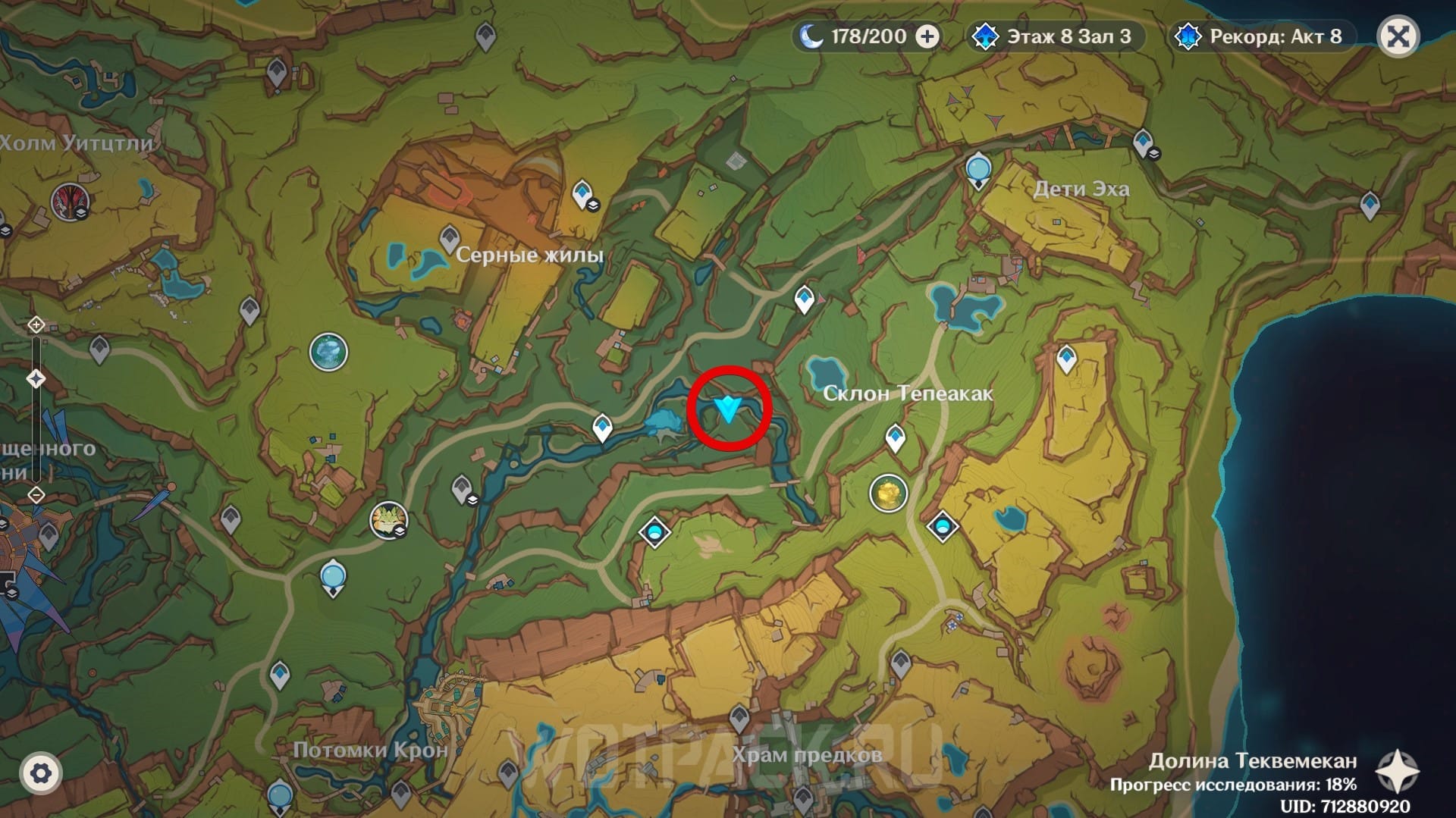Select the teleport waypoint right below Склон Тепеакак label
This screenshot has height=818, width=1456.
click(x=896, y=438)
